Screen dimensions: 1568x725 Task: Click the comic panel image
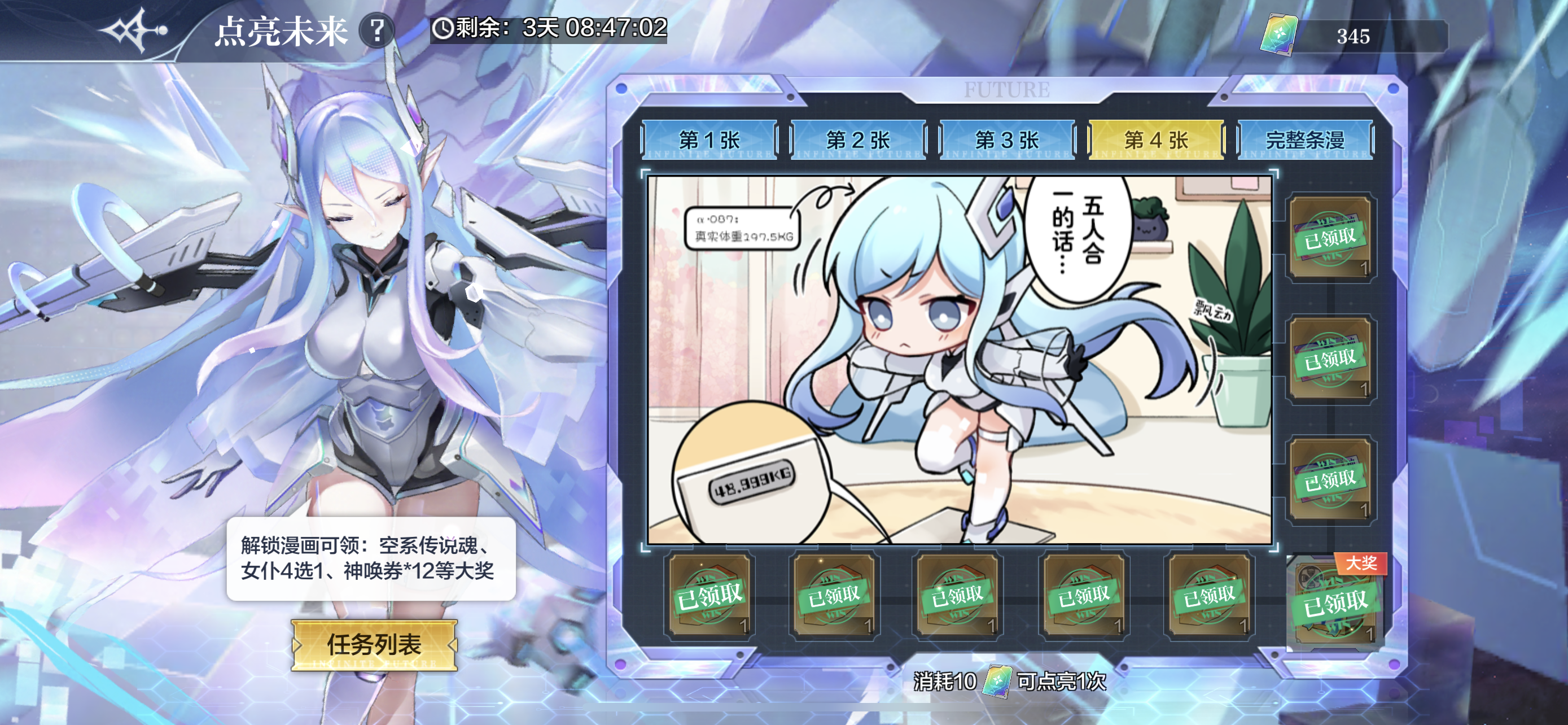960,359
